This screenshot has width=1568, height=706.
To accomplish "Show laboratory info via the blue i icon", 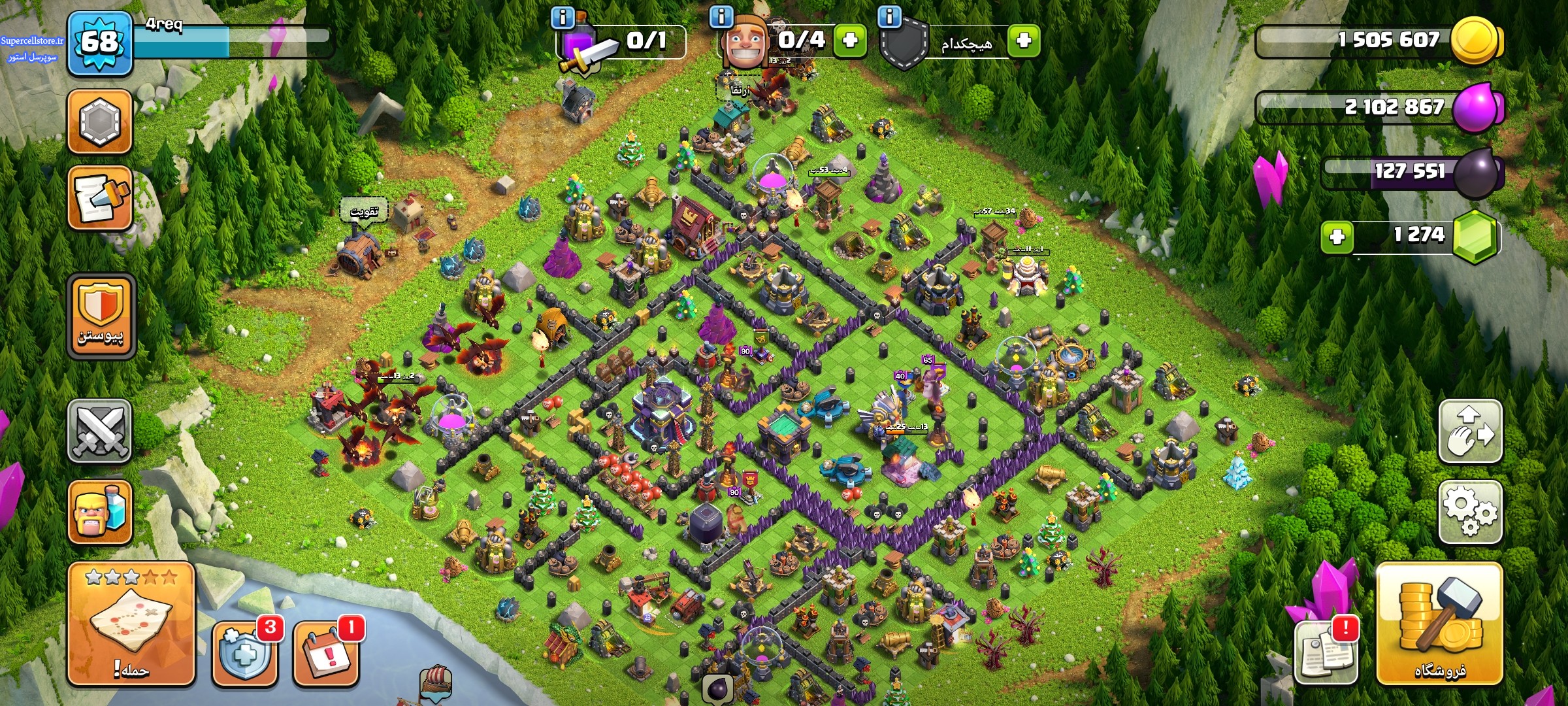I will point(563,17).
